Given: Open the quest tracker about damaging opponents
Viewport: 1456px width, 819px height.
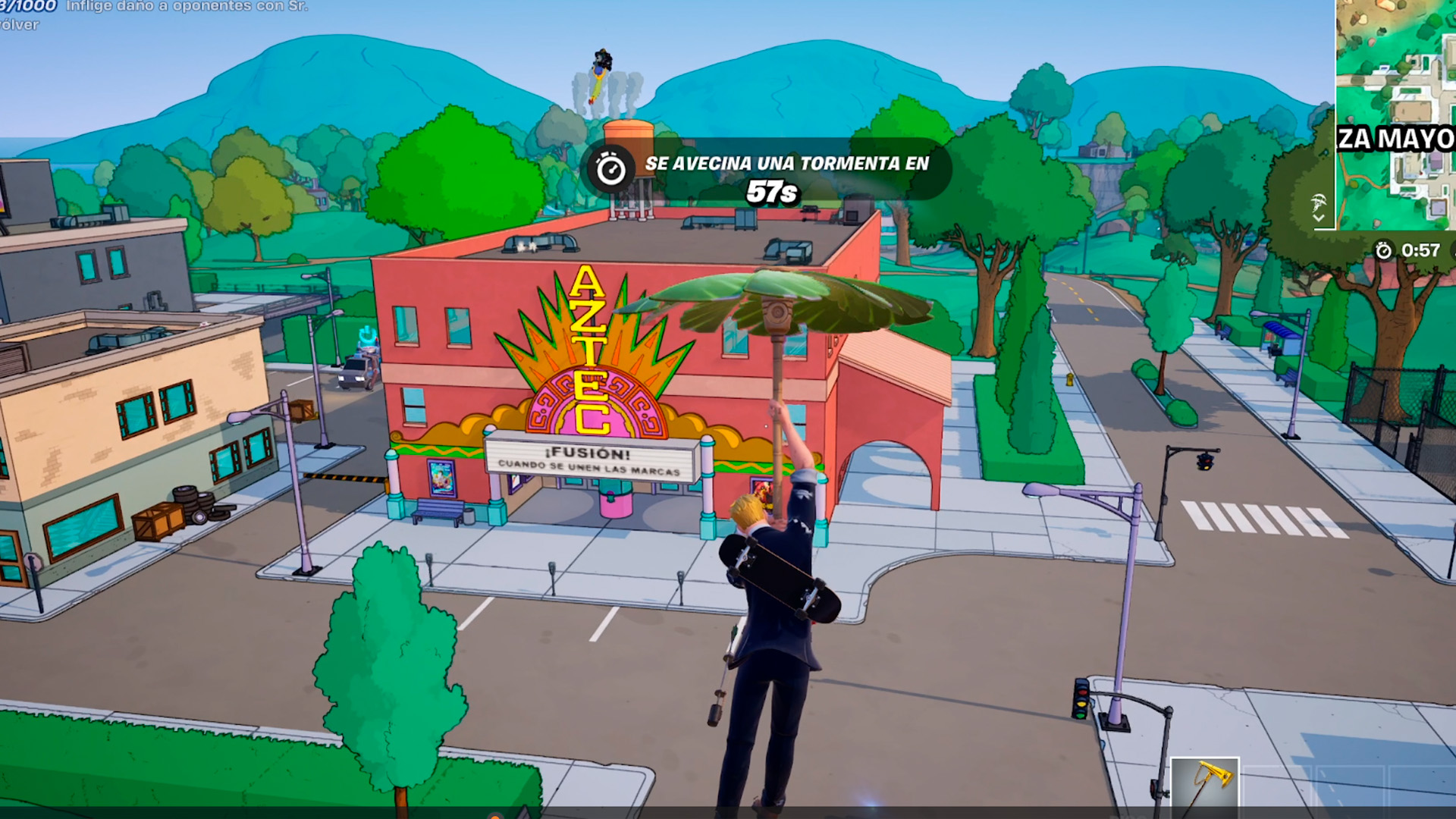Looking at the screenshot, I should (x=152, y=14).
